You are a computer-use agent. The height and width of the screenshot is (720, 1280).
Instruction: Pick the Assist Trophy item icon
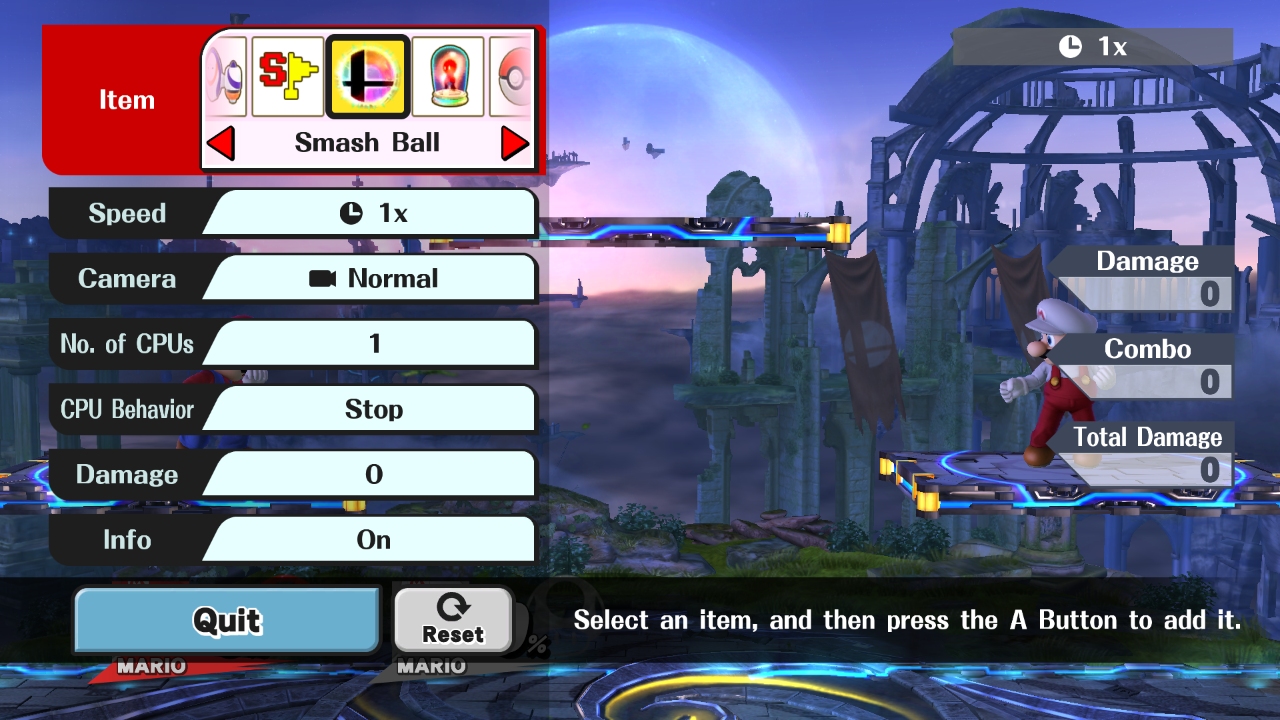point(448,77)
